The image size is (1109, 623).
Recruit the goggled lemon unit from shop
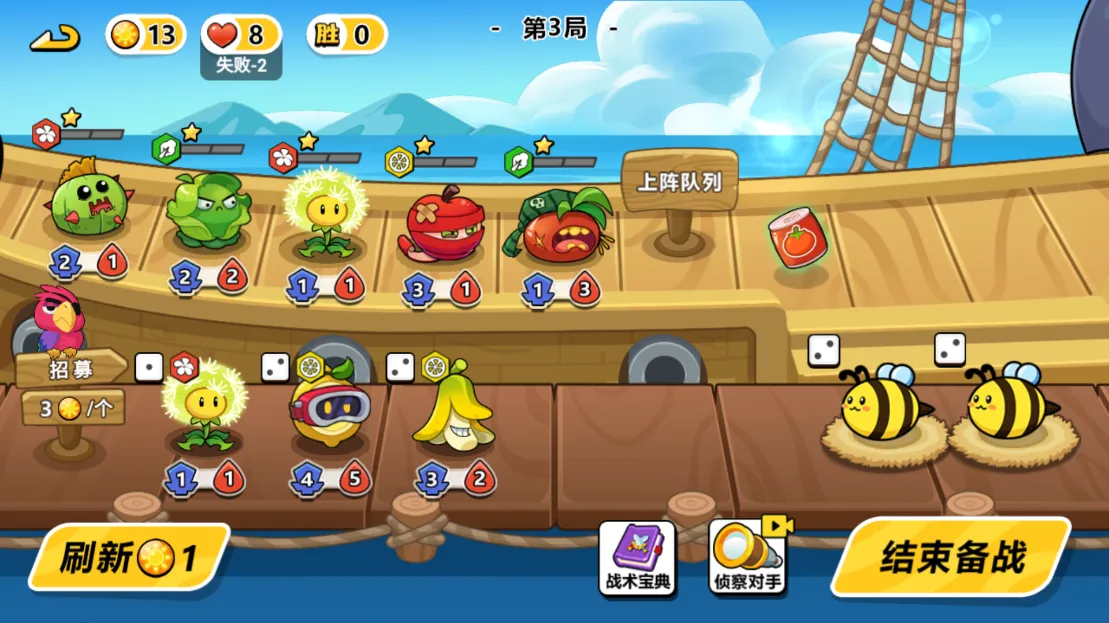329,410
